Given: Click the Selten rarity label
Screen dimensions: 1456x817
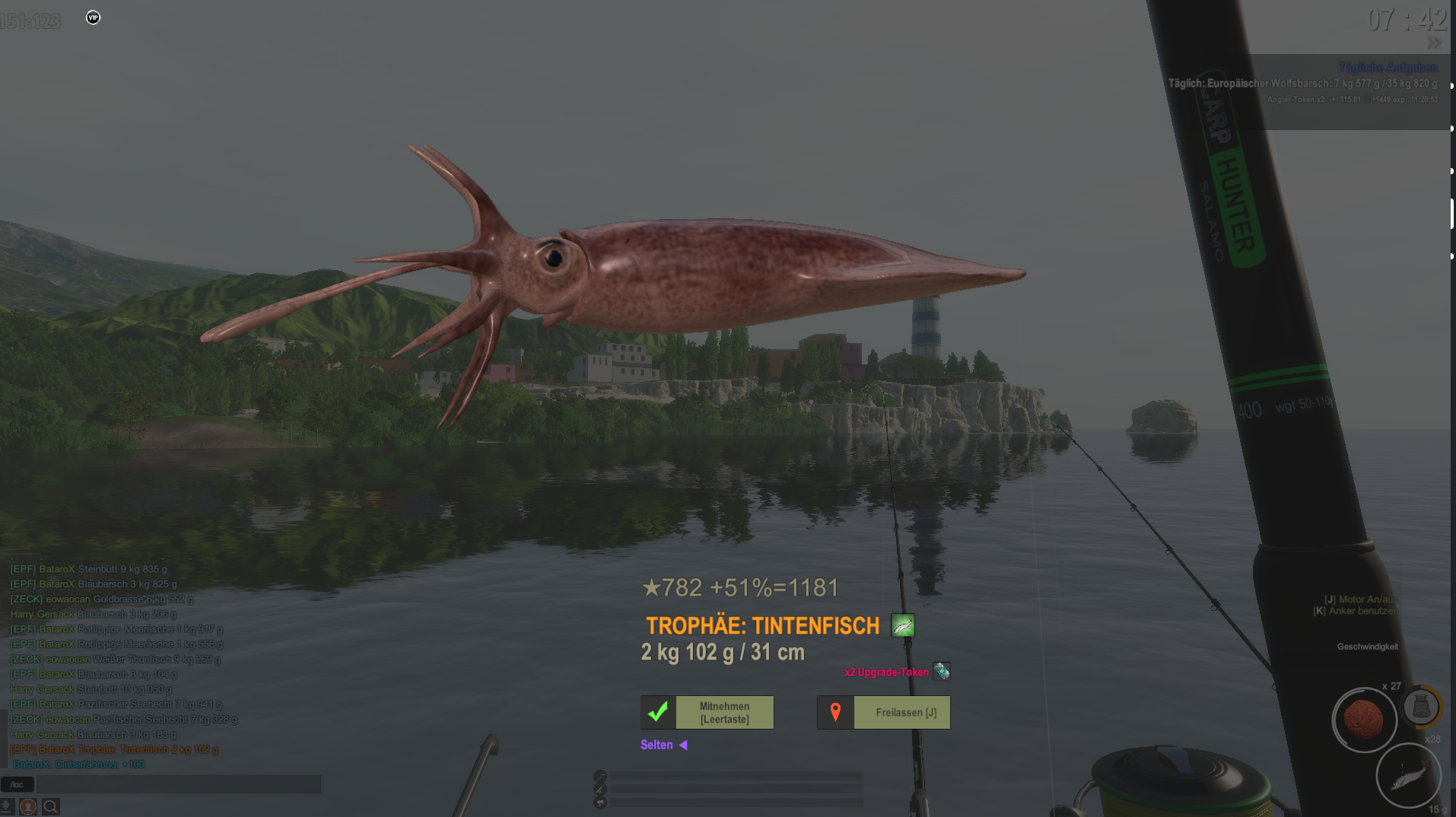Looking at the screenshot, I should pyautogui.click(x=656, y=745).
